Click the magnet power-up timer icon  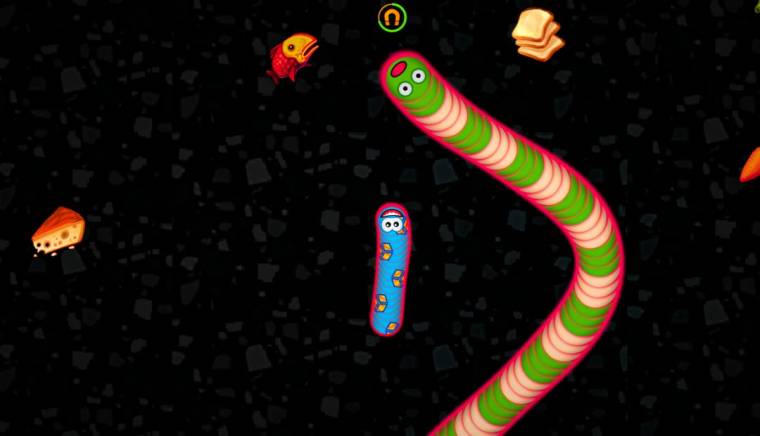(x=392, y=17)
